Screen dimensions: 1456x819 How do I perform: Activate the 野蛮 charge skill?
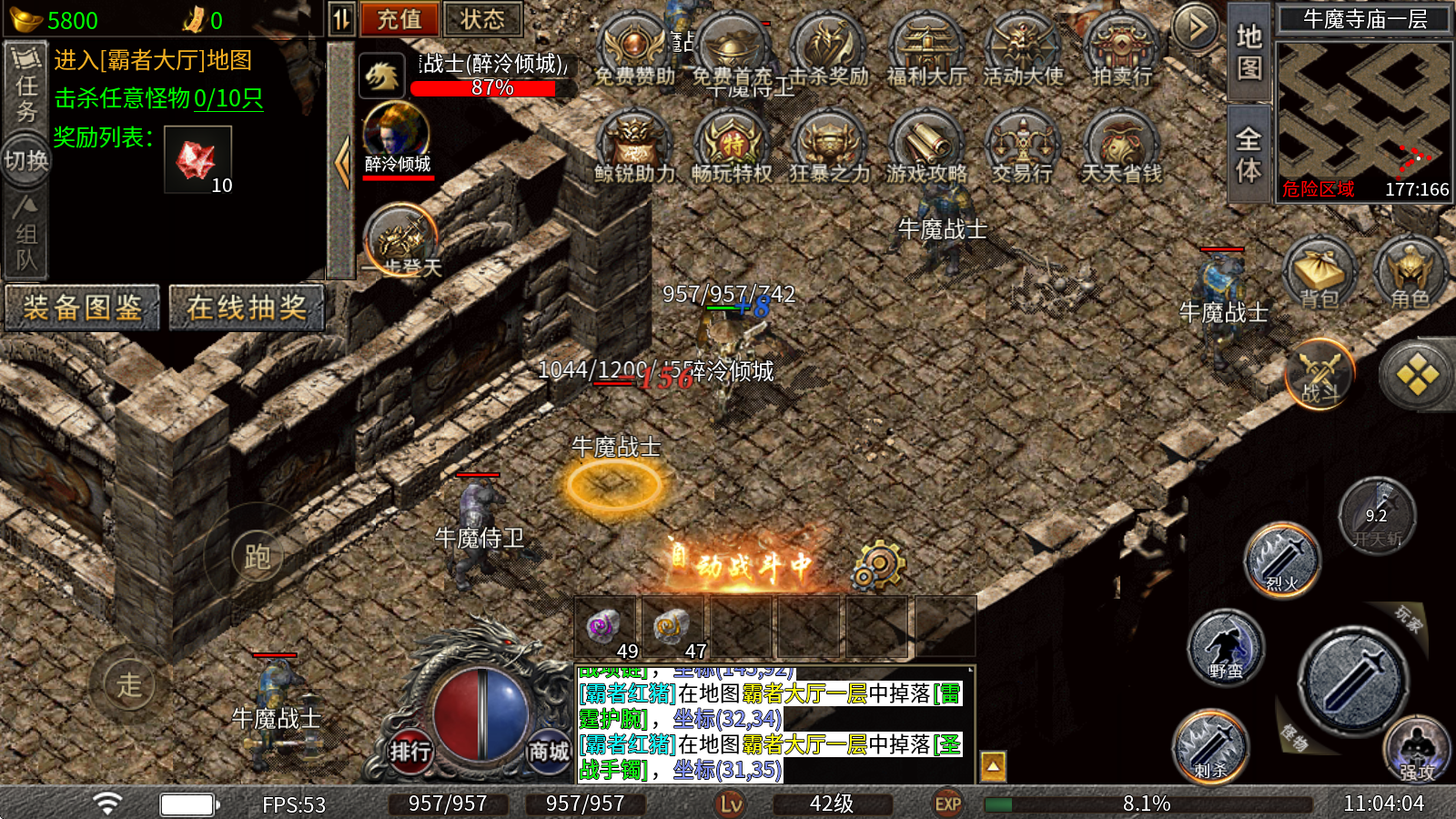(1226, 647)
